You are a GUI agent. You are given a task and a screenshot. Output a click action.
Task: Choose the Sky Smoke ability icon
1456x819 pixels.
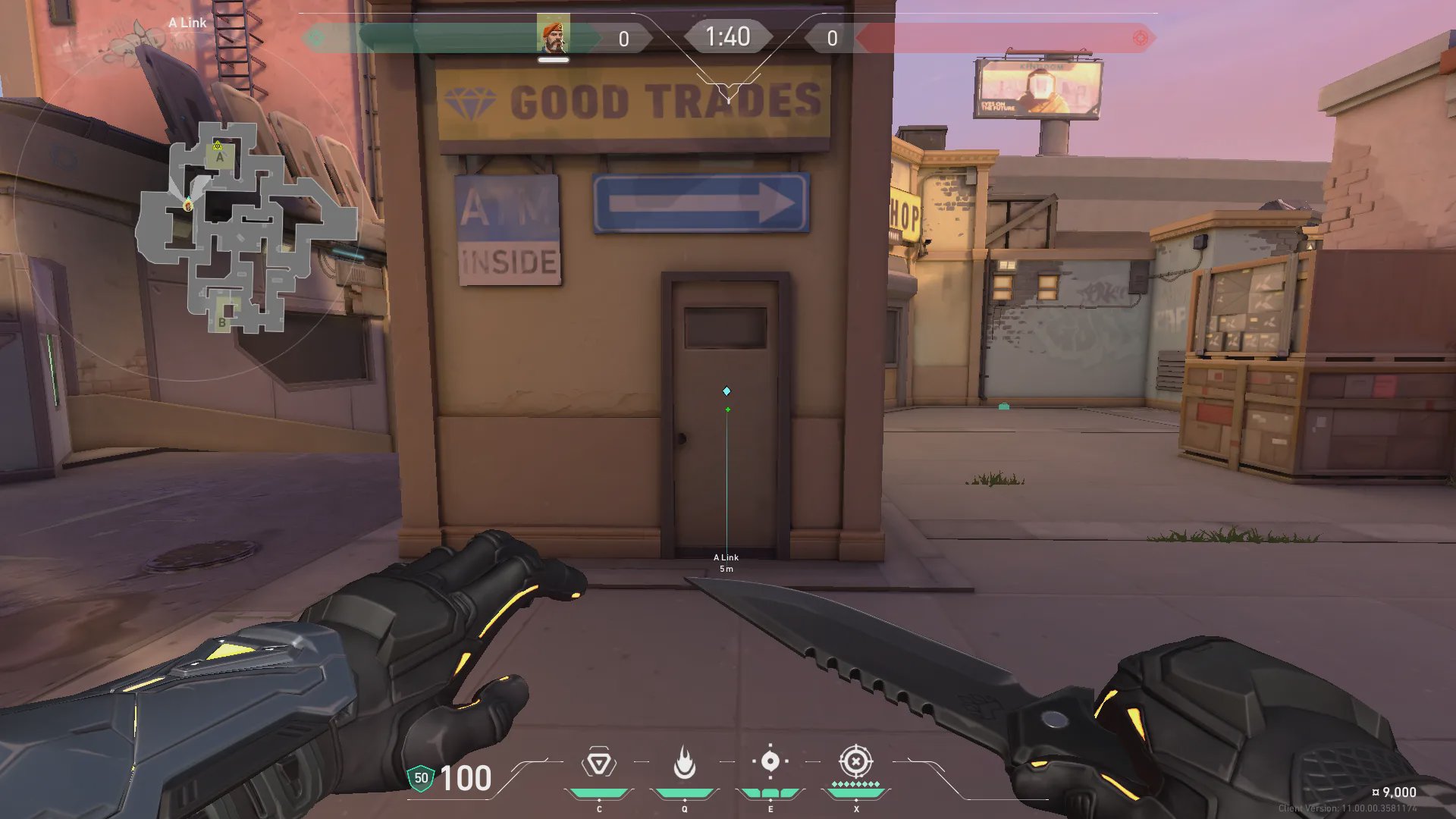point(770,761)
